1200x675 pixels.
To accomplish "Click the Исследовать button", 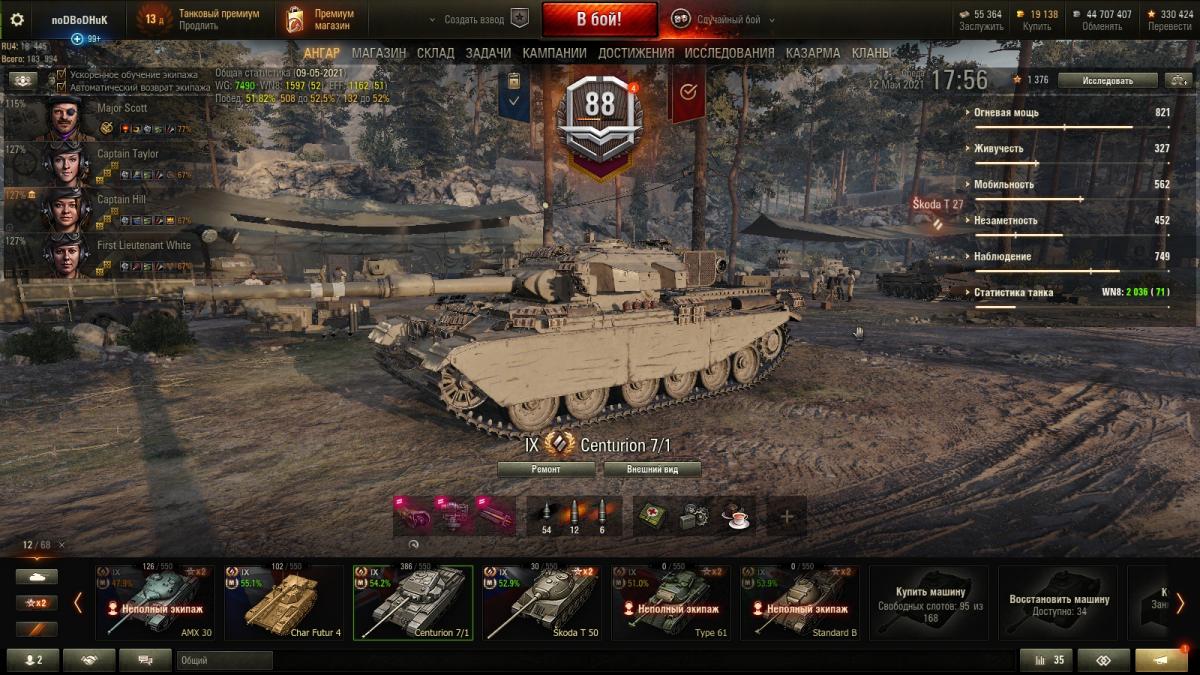I will coord(1107,80).
